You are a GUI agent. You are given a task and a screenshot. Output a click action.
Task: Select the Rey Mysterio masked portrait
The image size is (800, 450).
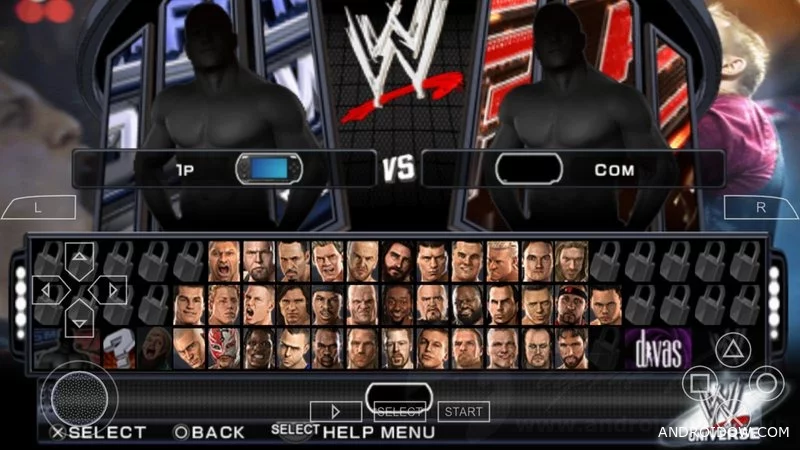[x=225, y=347]
